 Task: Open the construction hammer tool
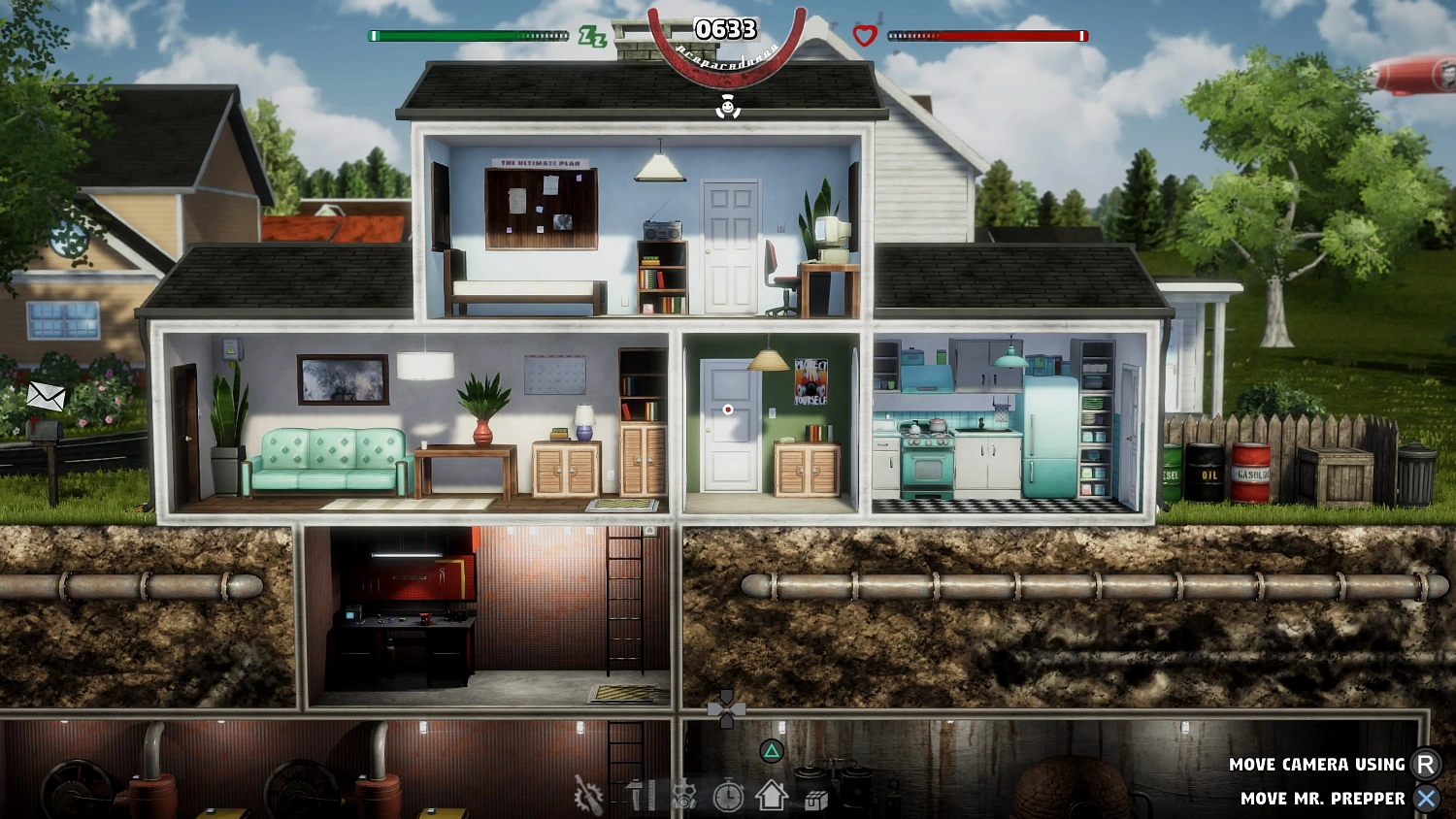pos(636,793)
